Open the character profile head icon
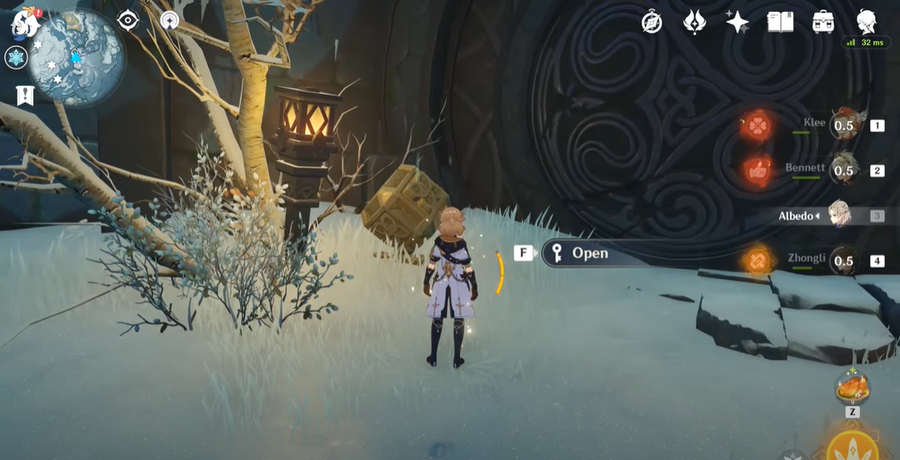Screen dimensions: 900x460 867,21
